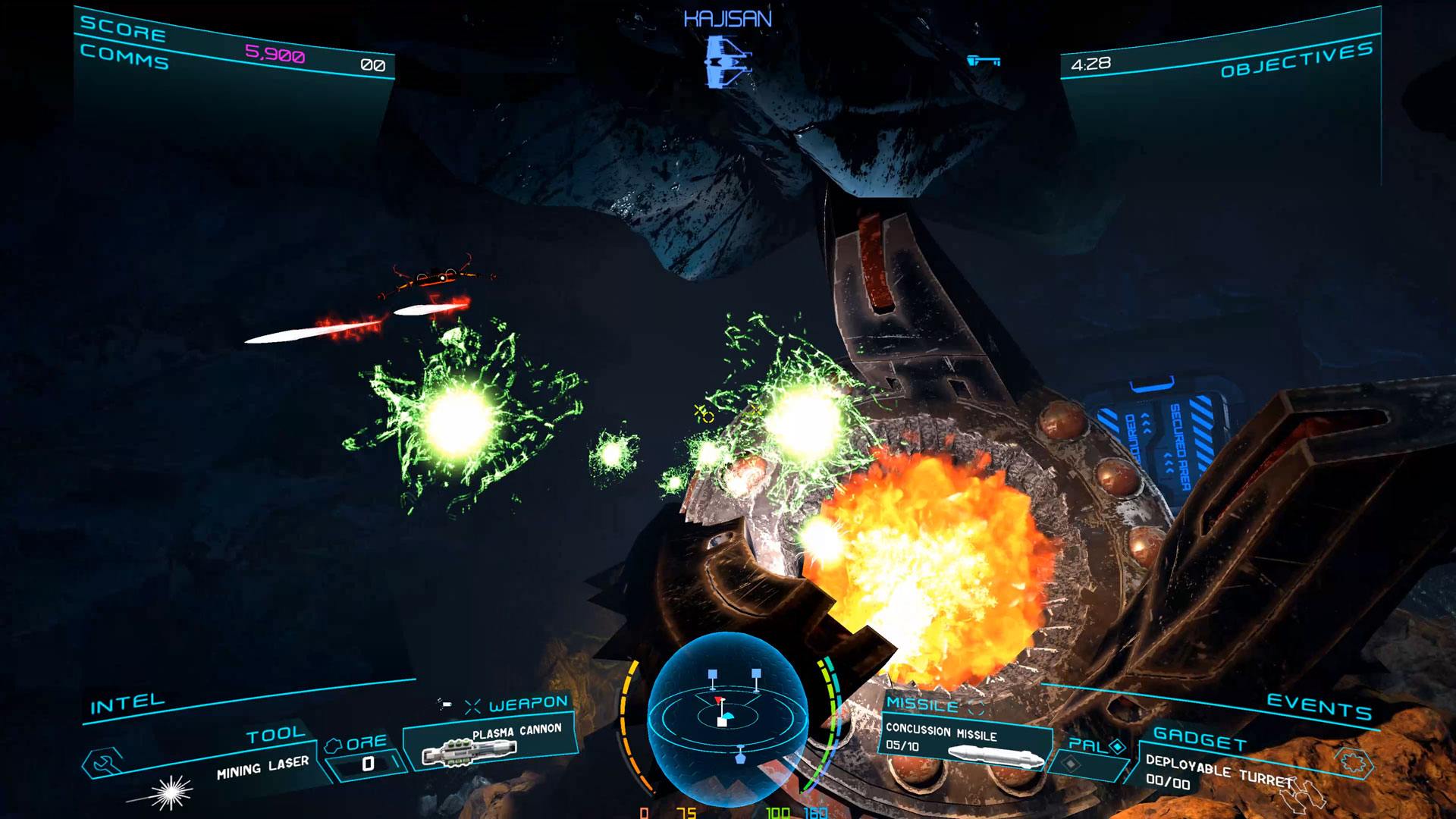The height and width of the screenshot is (819, 1456).
Task: Click the Kajisan ship target icon
Action: click(726, 61)
